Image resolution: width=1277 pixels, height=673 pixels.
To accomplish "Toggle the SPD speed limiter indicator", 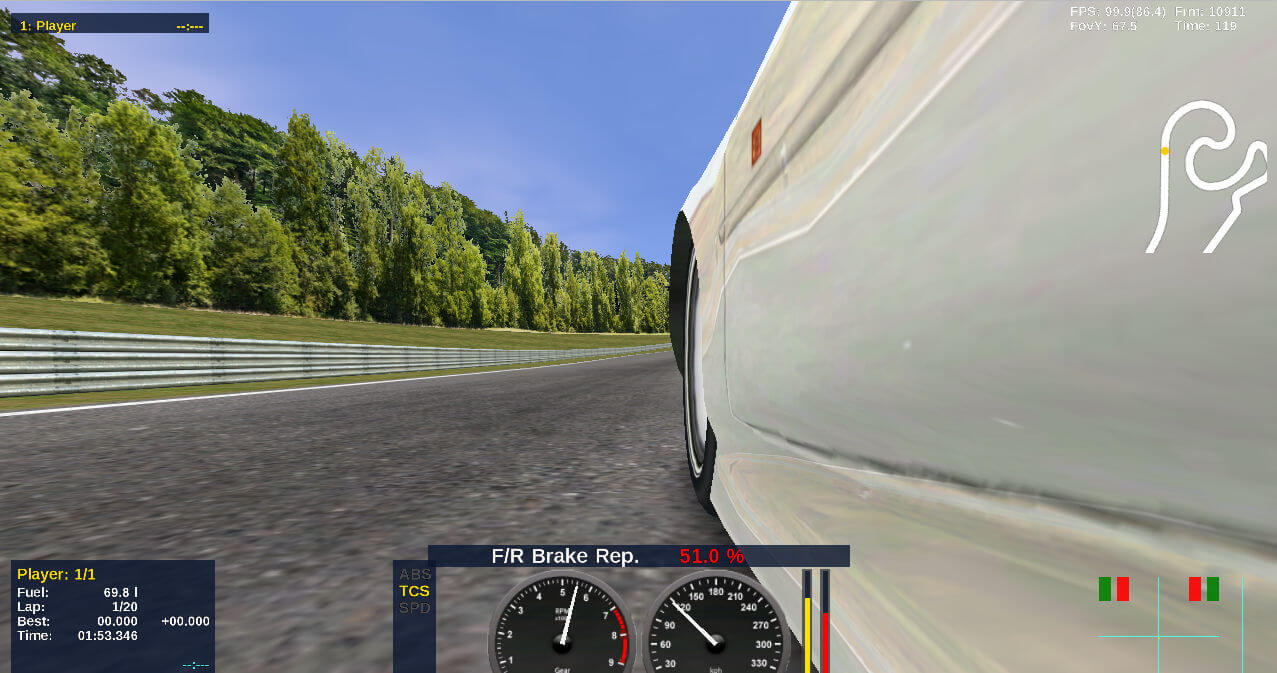I will coord(414,608).
